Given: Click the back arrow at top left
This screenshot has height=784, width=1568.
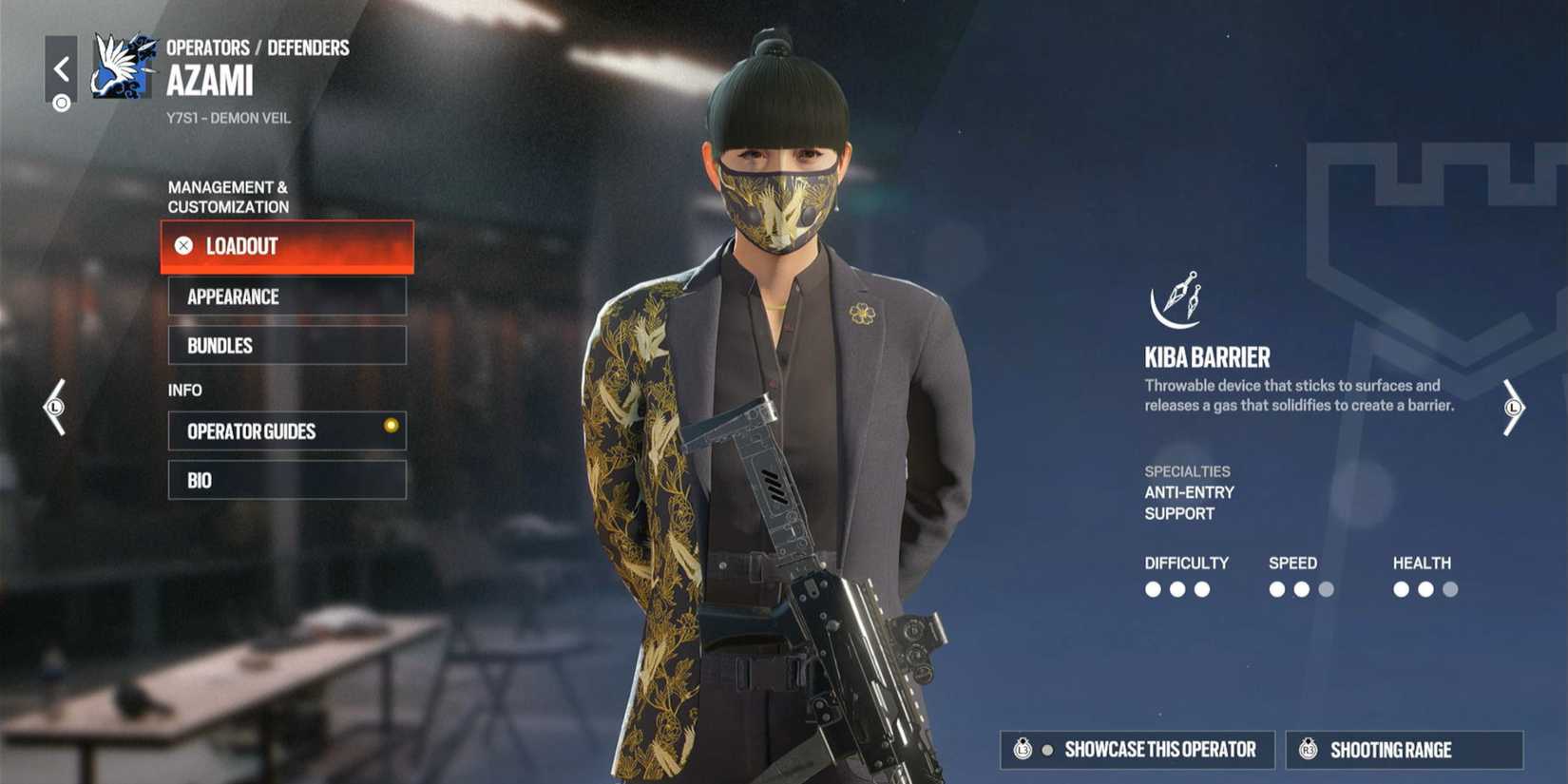Looking at the screenshot, I should pyautogui.click(x=63, y=67).
